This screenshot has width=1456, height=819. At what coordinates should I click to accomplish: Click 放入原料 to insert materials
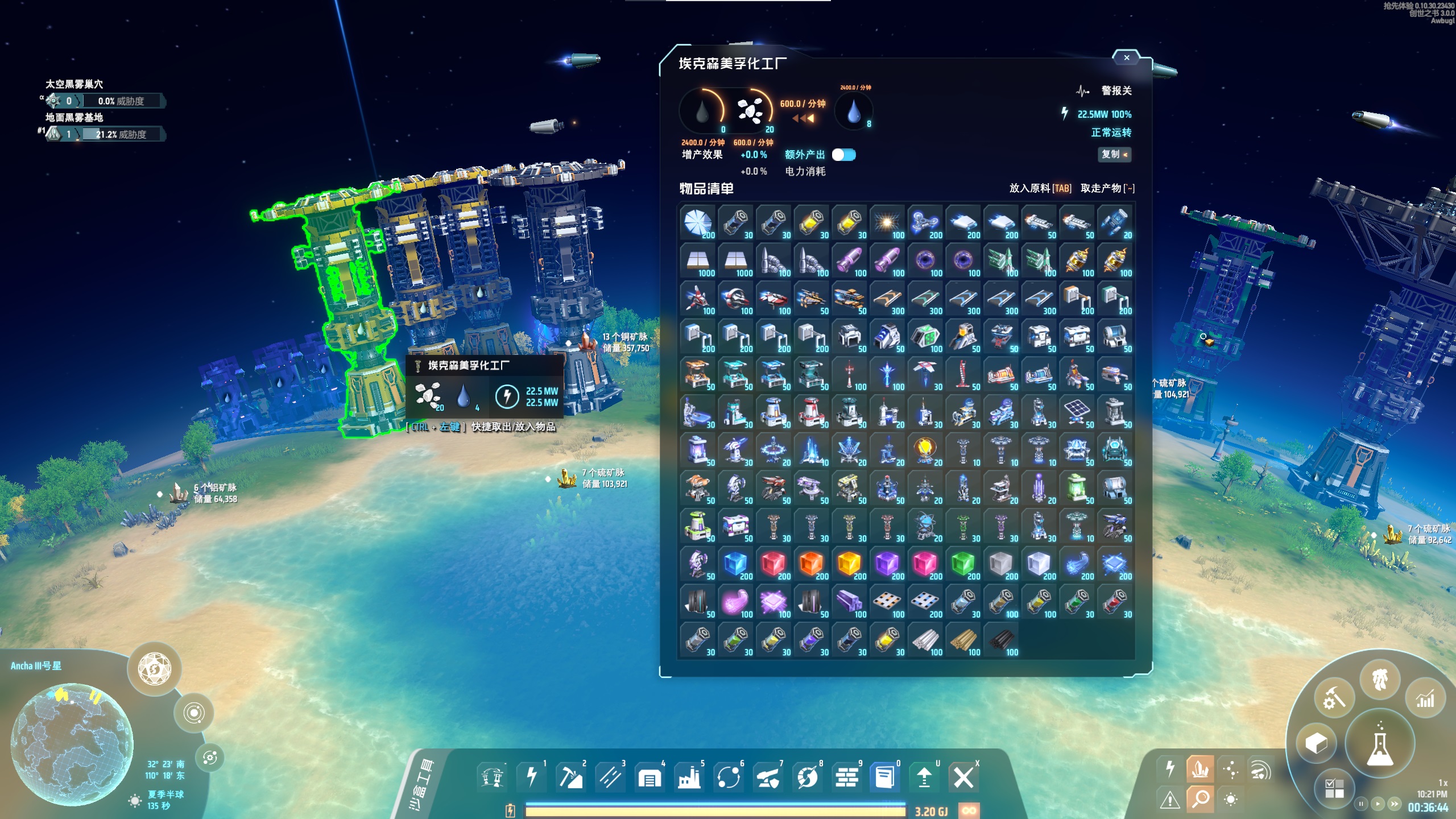pos(1040,188)
